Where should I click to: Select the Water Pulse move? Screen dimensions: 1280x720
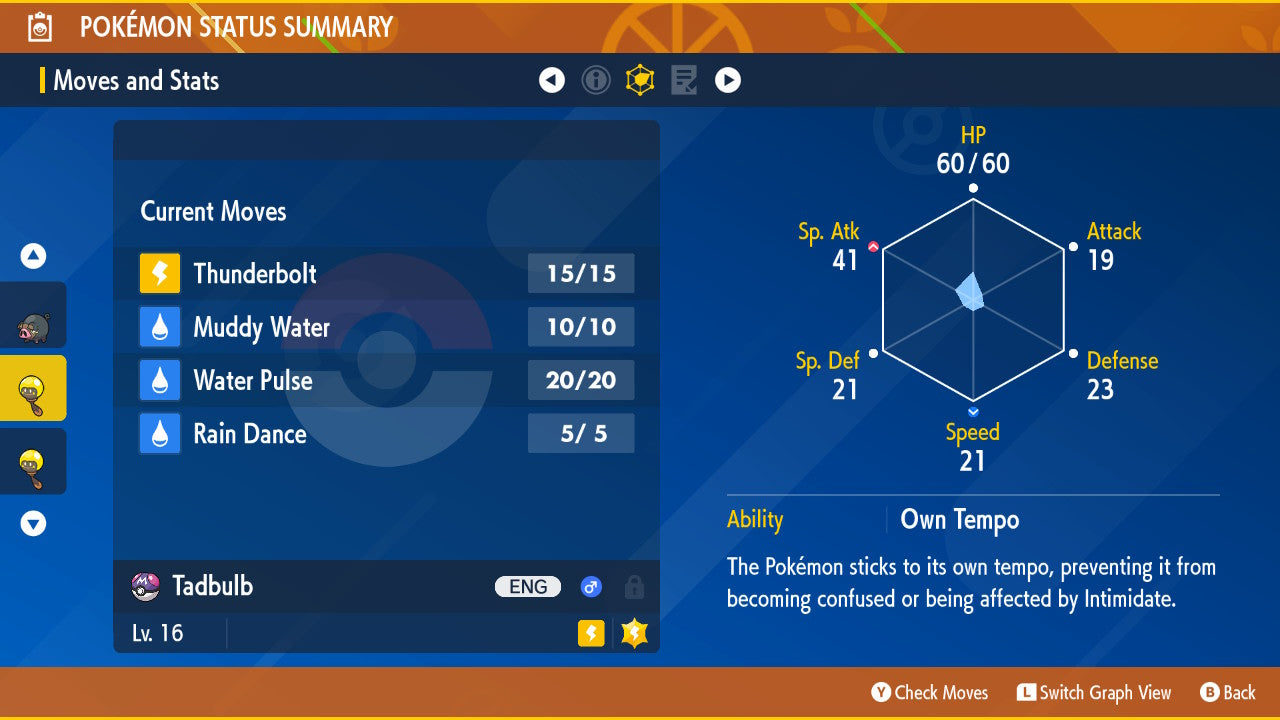pos(386,380)
